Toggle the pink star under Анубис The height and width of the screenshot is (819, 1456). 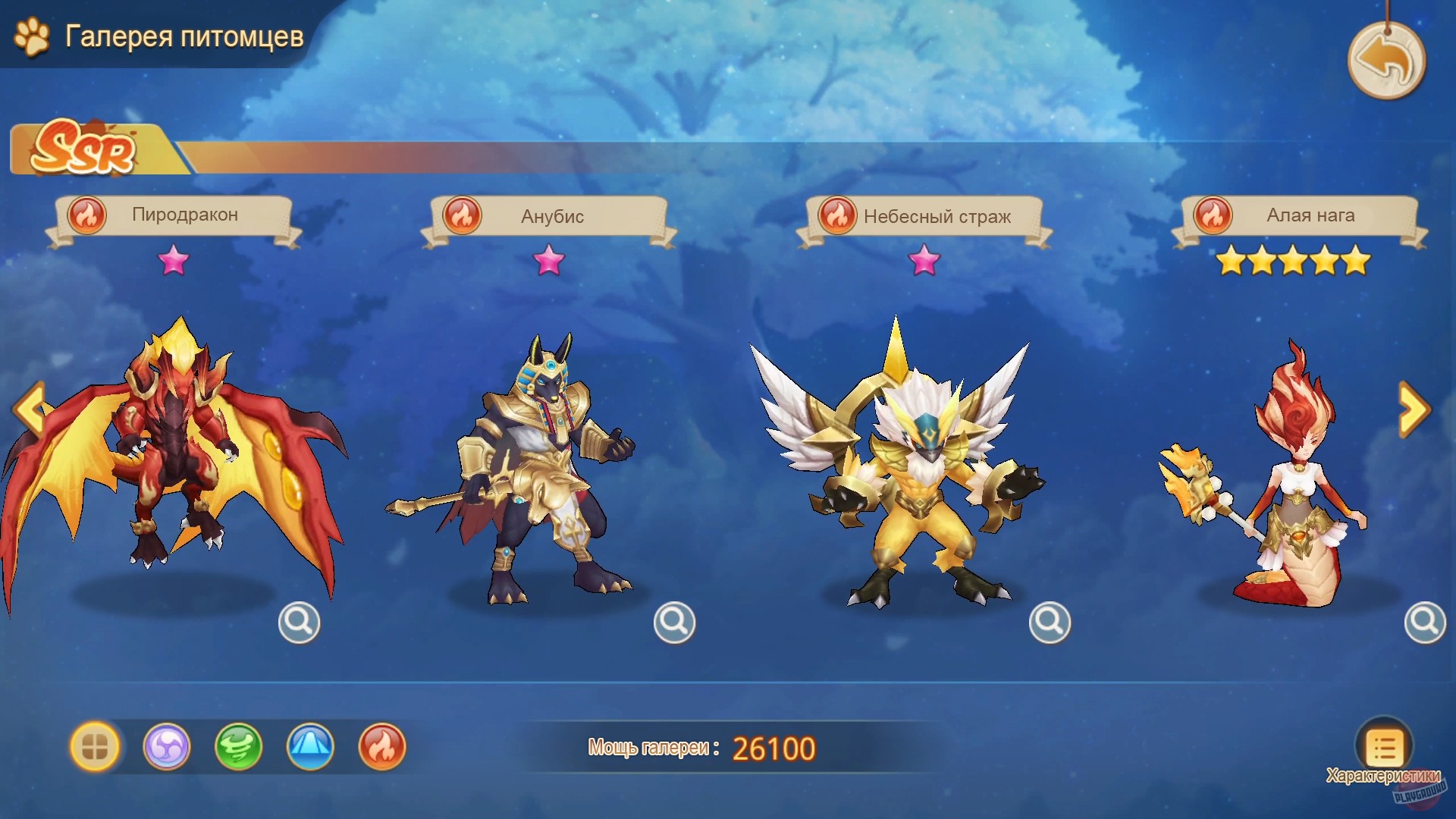tap(549, 262)
